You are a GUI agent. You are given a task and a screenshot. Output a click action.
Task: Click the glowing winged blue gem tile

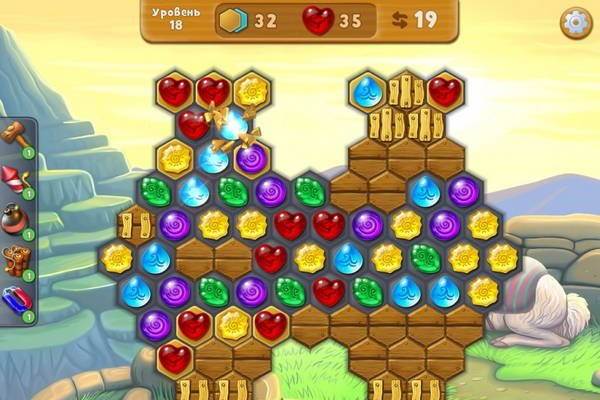coord(233,126)
